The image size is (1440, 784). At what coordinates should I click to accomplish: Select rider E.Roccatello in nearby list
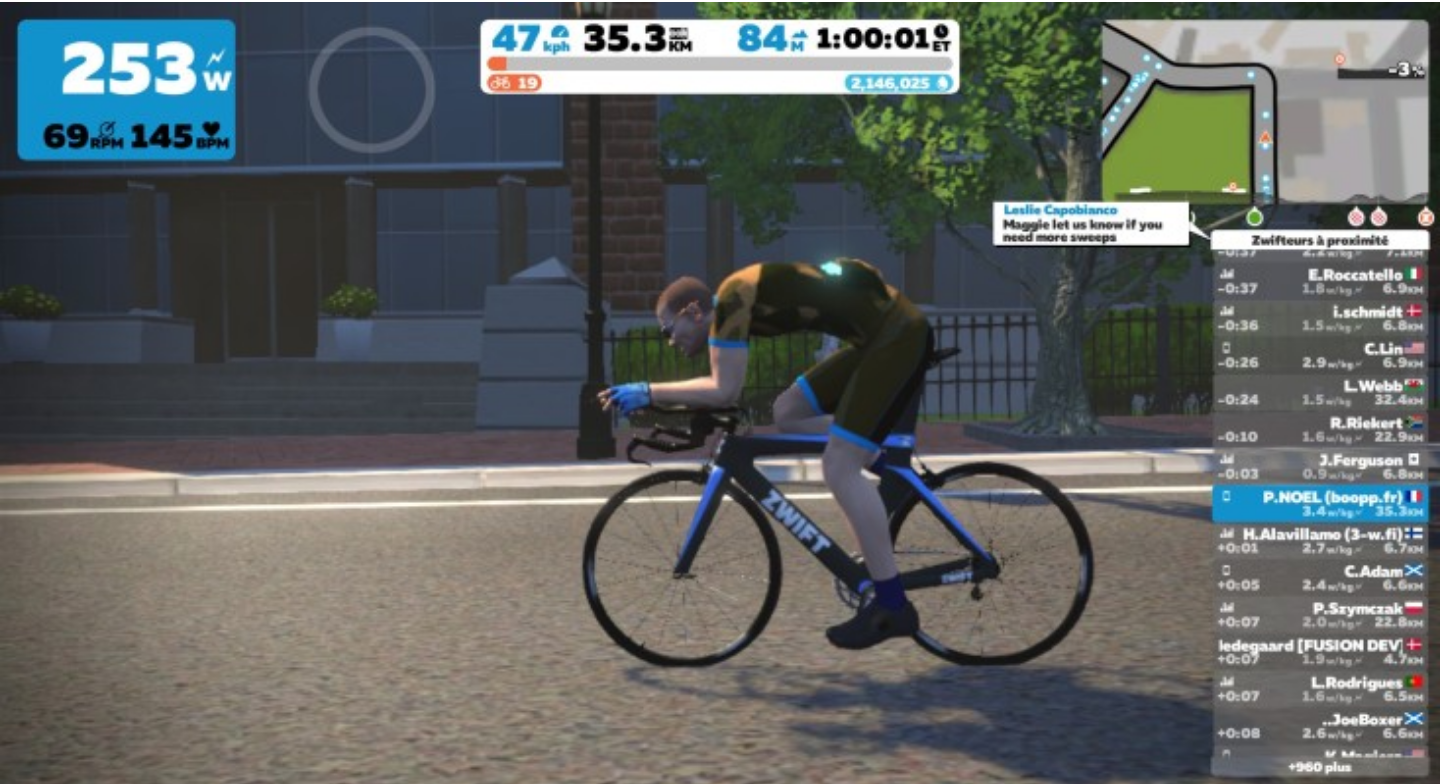(x=1320, y=281)
